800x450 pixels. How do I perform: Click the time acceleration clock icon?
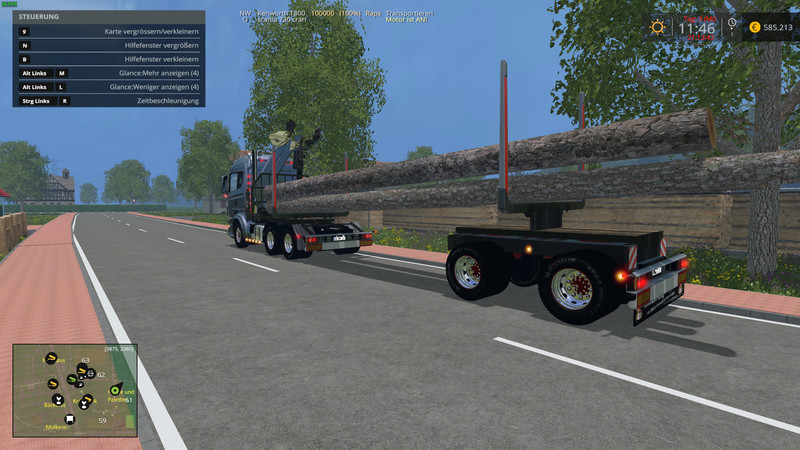point(731,24)
